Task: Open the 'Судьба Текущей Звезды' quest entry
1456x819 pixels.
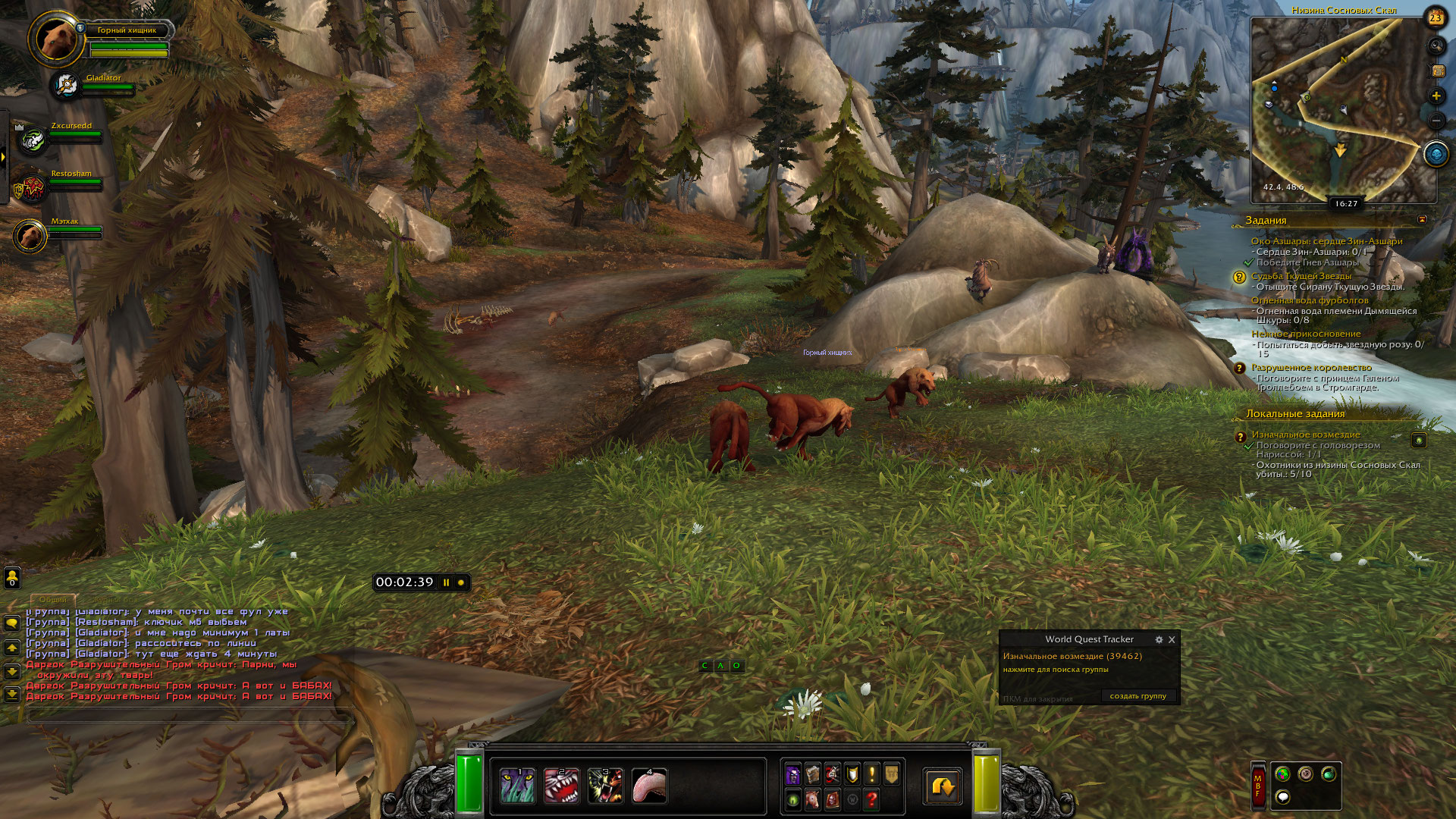Action: pos(1301,276)
